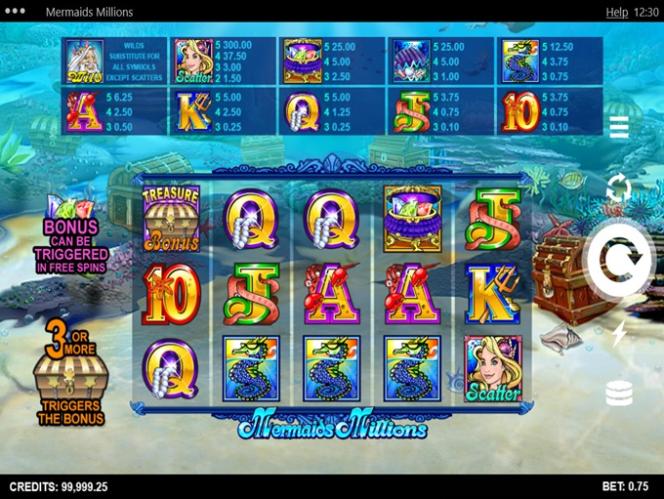Activate autoplay with the circular arrows icon
Screen dimensions: 664x499
point(619,187)
